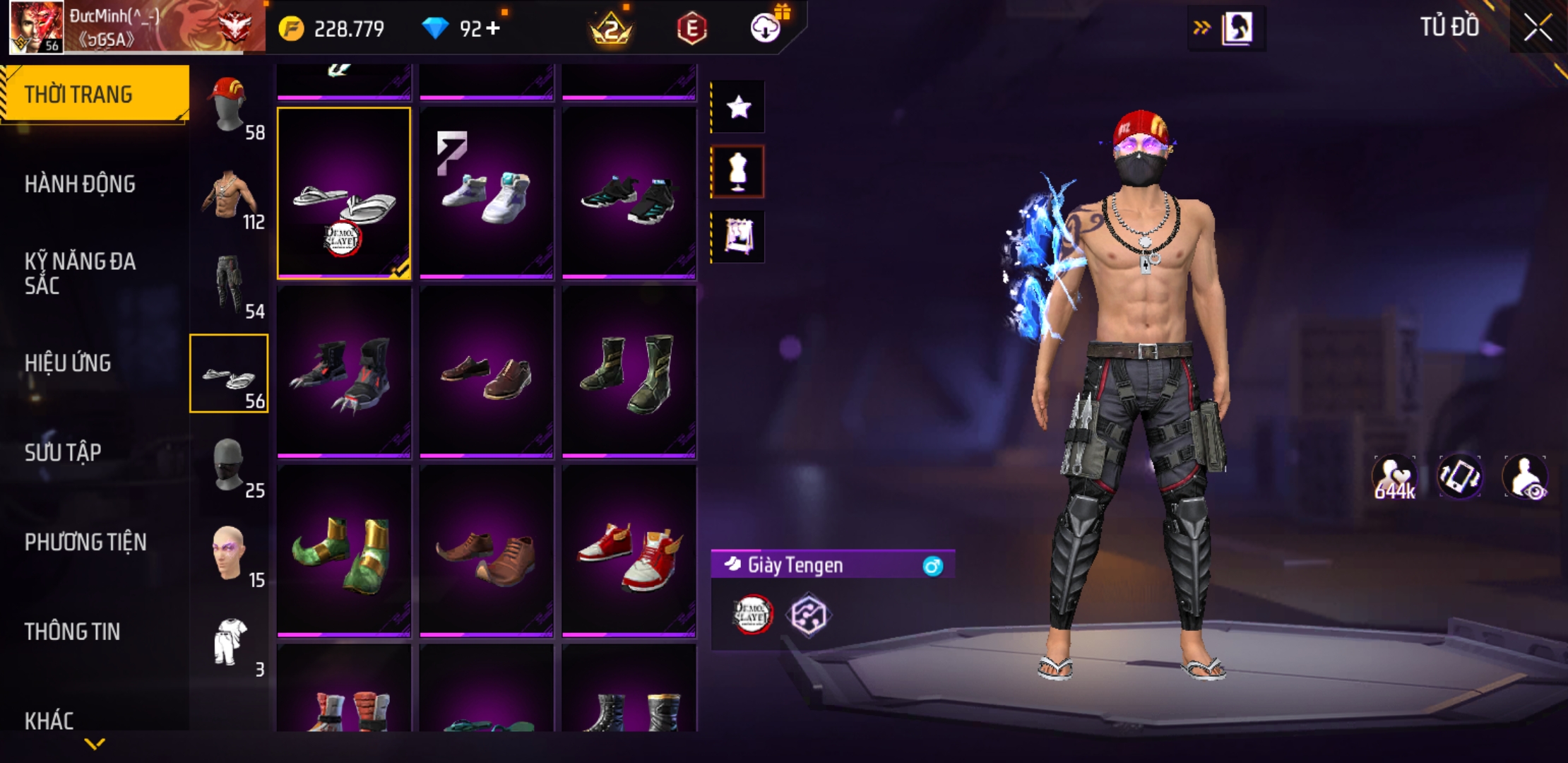Select the green and gold elf shoes

(344, 552)
